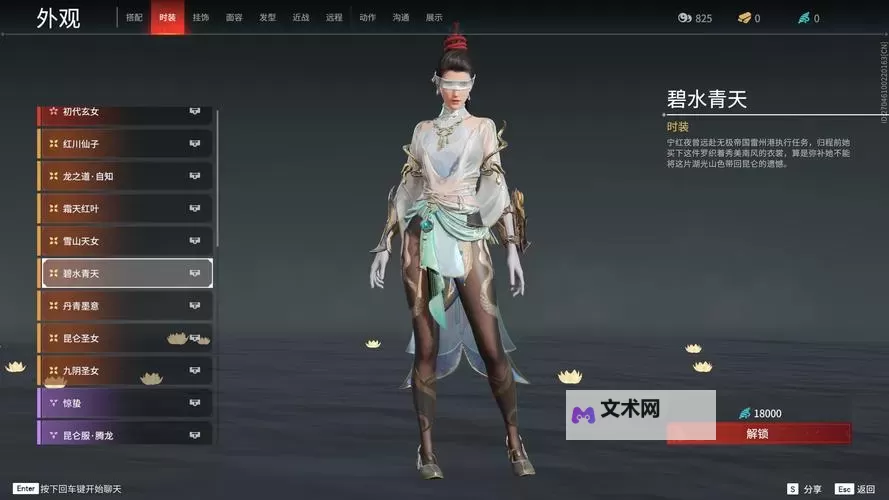Switch to the 沟通 tab
This screenshot has width=889, height=500.
pos(401,18)
